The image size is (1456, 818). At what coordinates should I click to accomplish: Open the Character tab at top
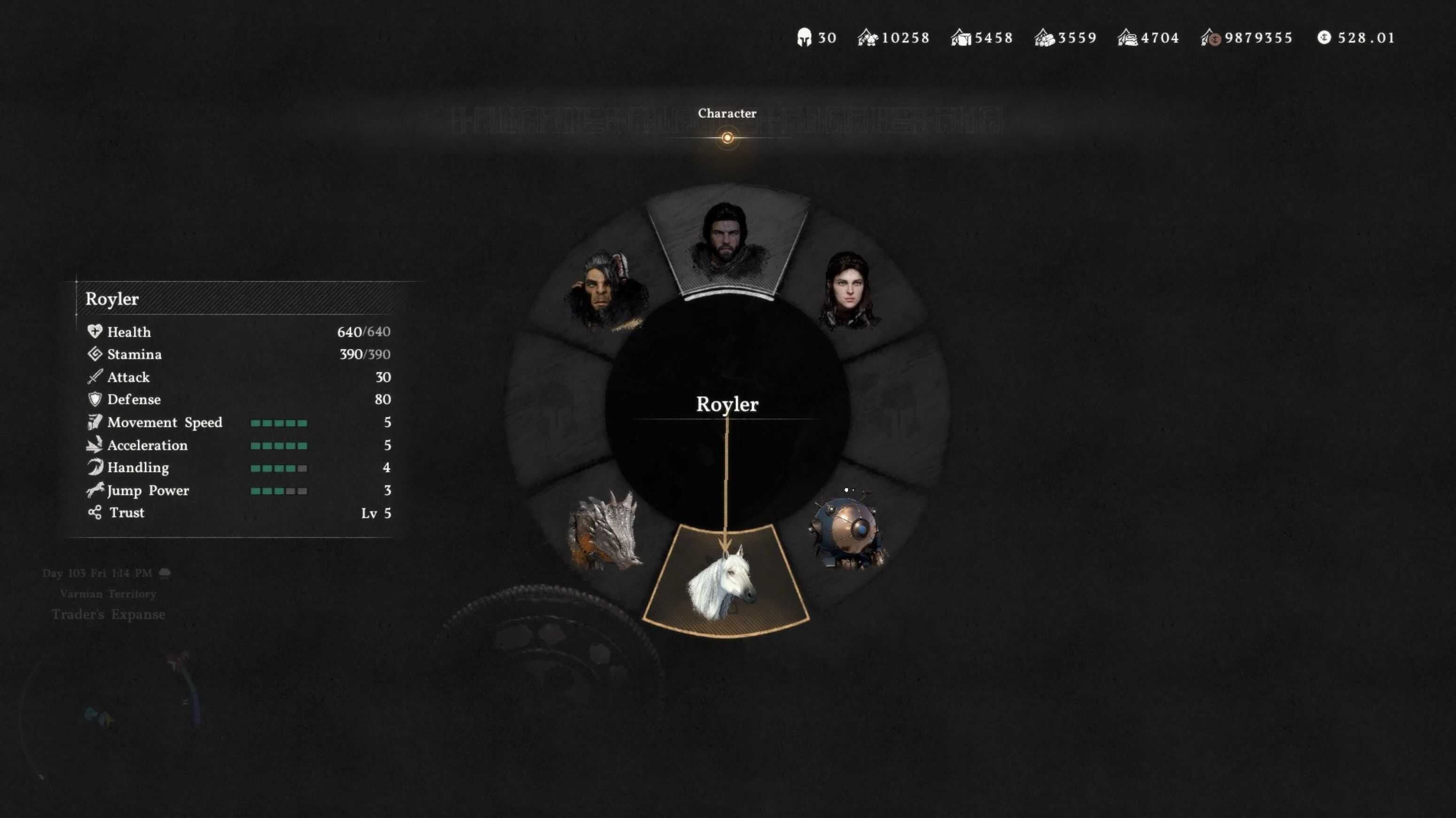[727, 114]
